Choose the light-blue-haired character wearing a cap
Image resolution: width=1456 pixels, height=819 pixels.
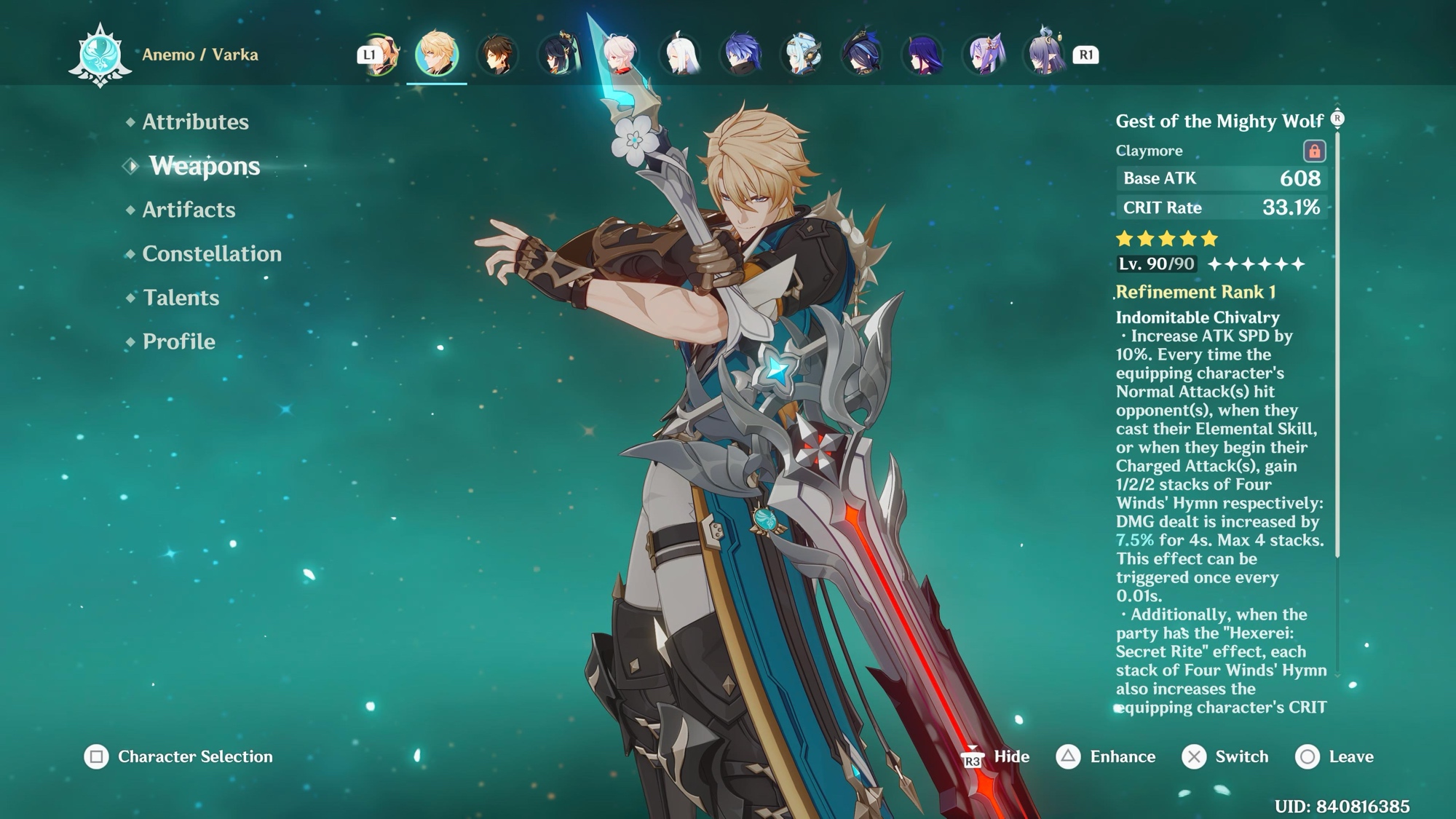pyautogui.click(x=802, y=55)
